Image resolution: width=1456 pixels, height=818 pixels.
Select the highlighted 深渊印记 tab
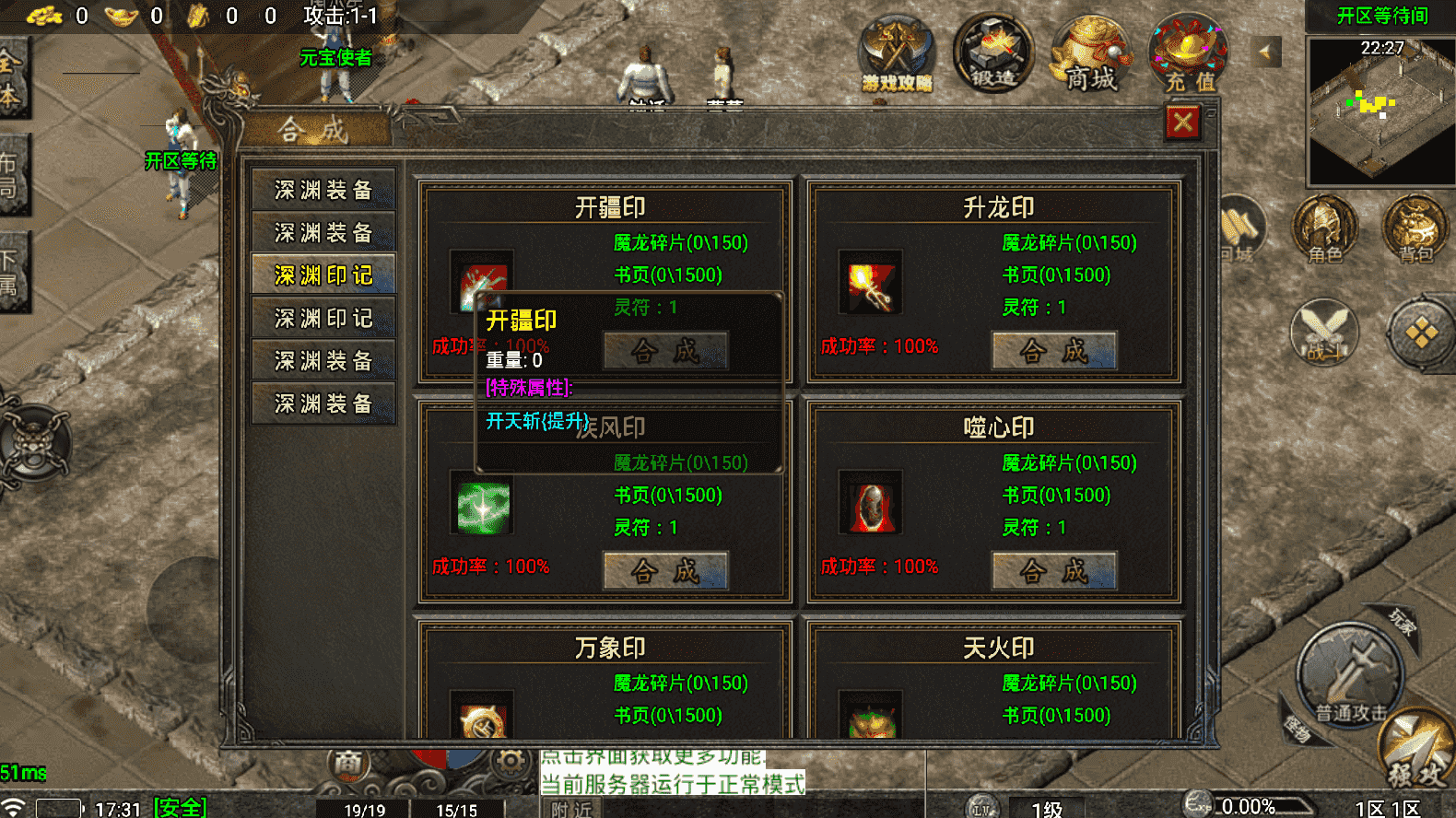pyautogui.click(x=323, y=275)
